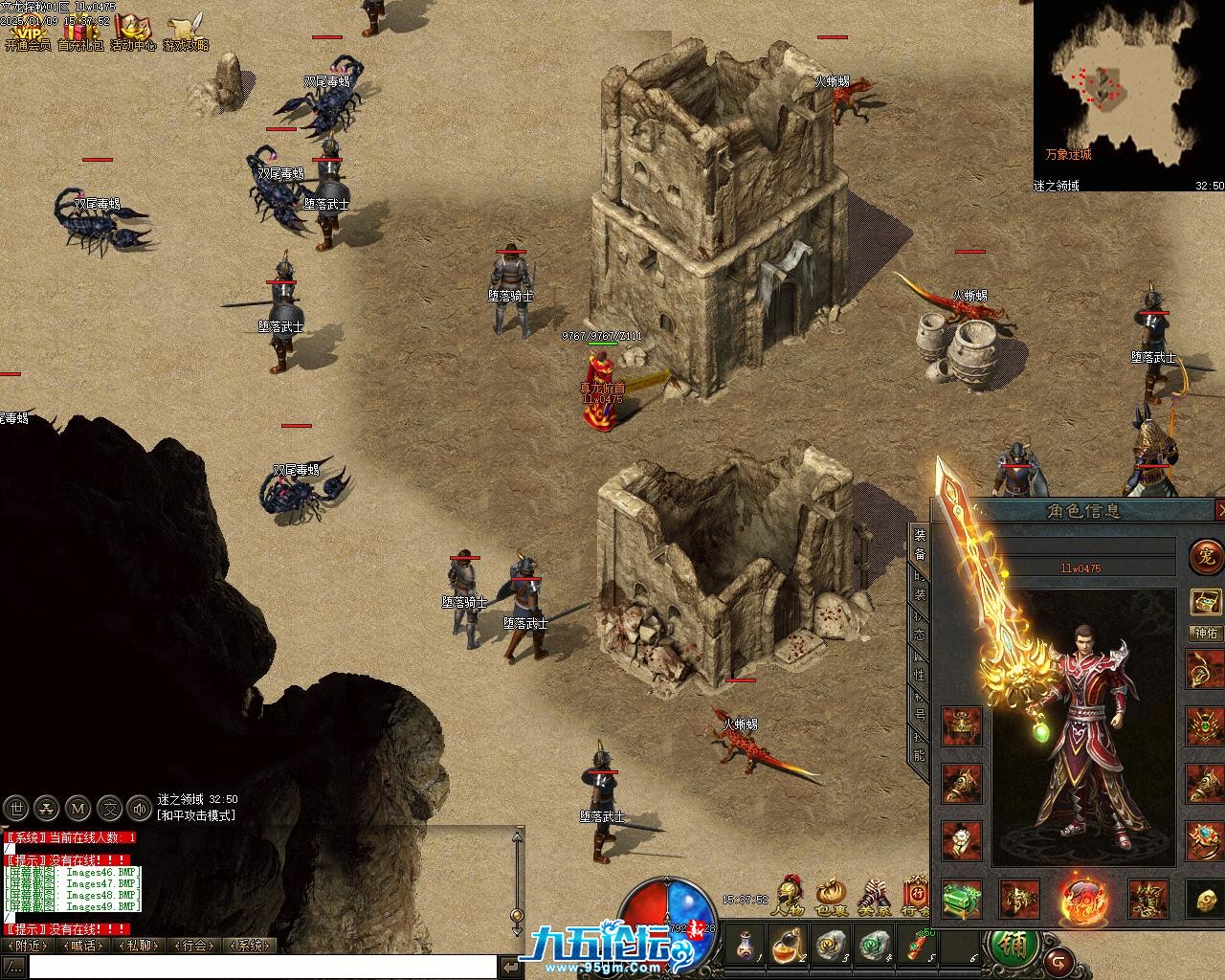Viewport: 1225px width, 980px height.
Task: Click the round 宠 pet button
Action: click(1204, 556)
